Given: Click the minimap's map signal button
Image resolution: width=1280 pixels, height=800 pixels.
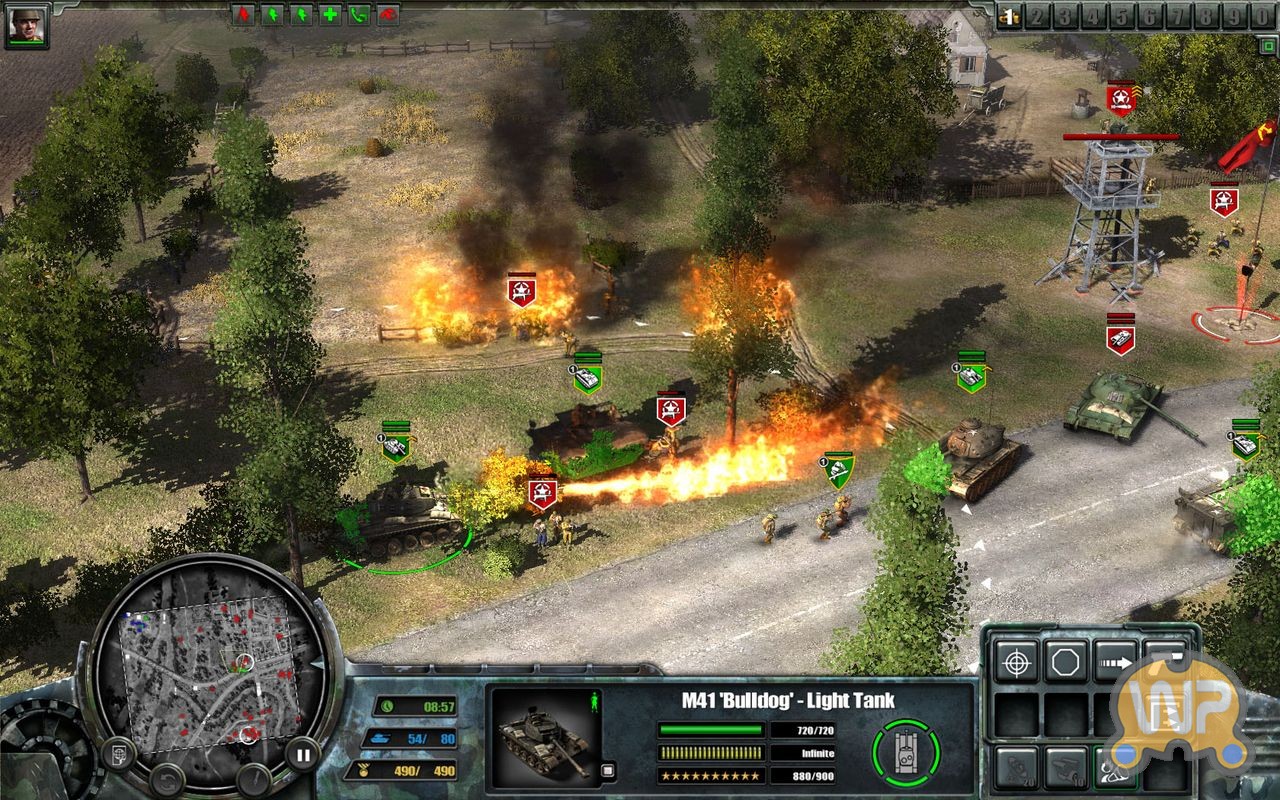Looking at the screenshot, I should coord(118,752).
